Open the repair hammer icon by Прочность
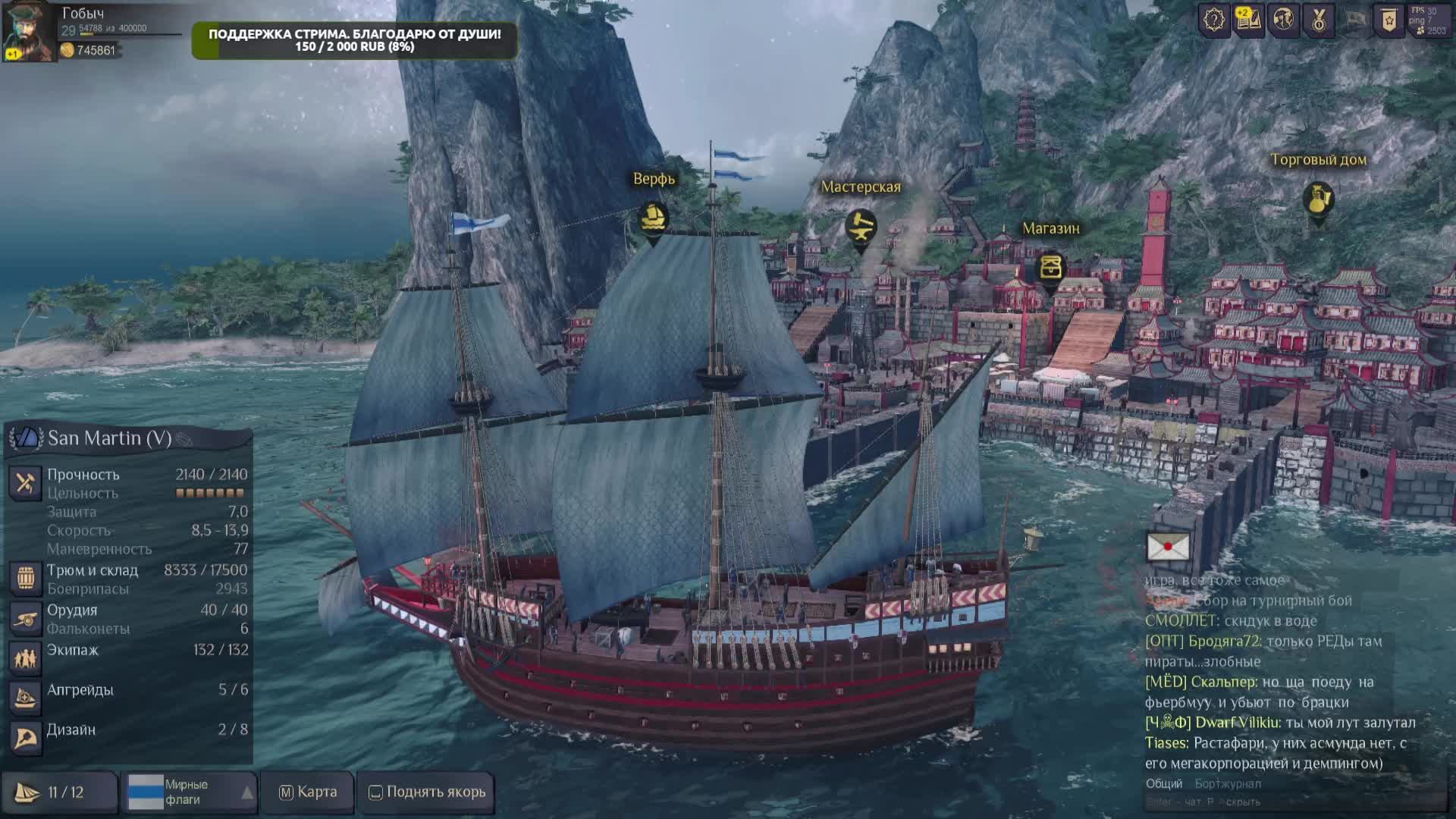The image size is (1456, 819). (x=25, y=482)
